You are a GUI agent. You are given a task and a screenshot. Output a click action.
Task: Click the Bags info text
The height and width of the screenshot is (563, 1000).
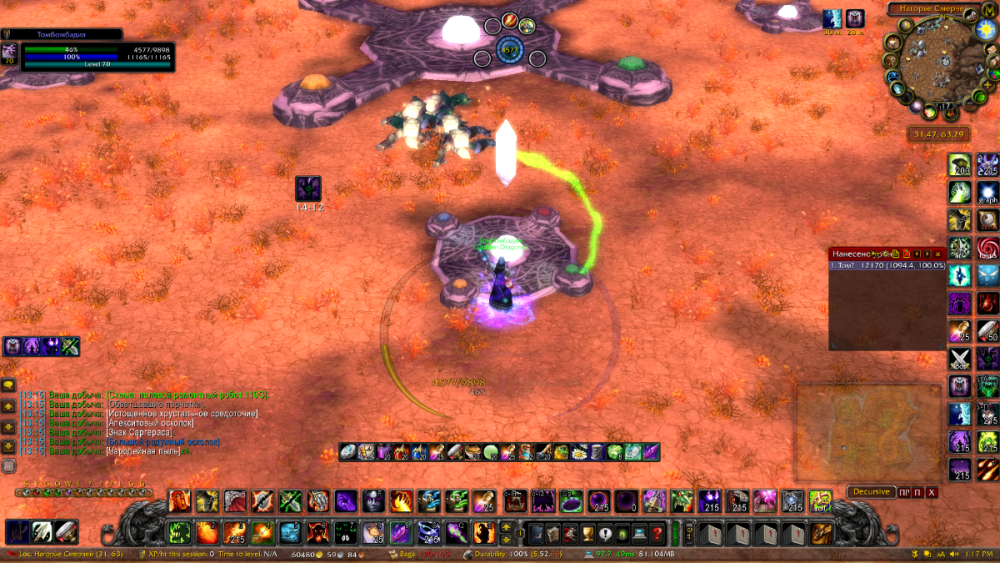405,553
